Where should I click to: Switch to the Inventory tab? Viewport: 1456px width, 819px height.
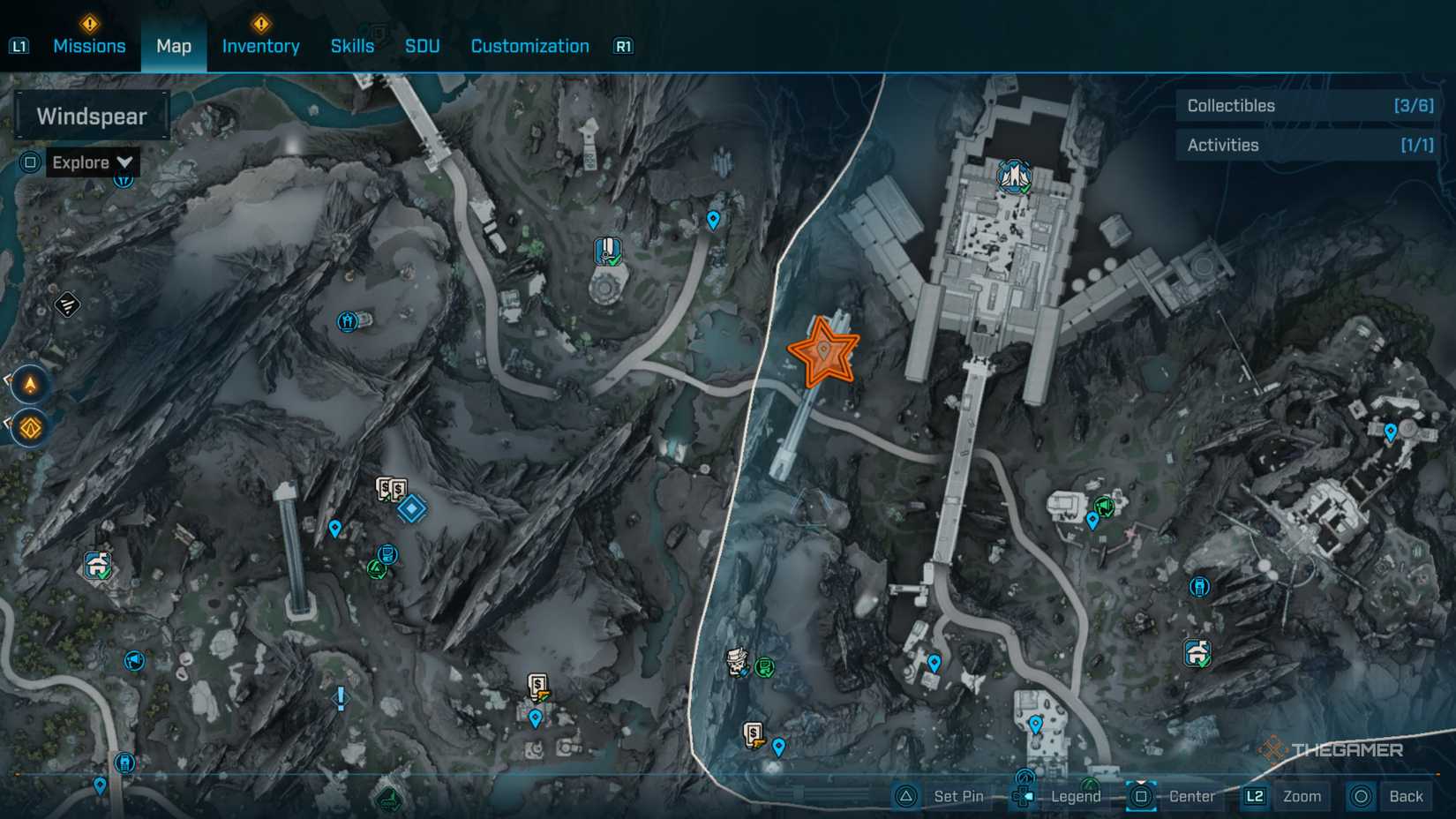pos(260,46)
